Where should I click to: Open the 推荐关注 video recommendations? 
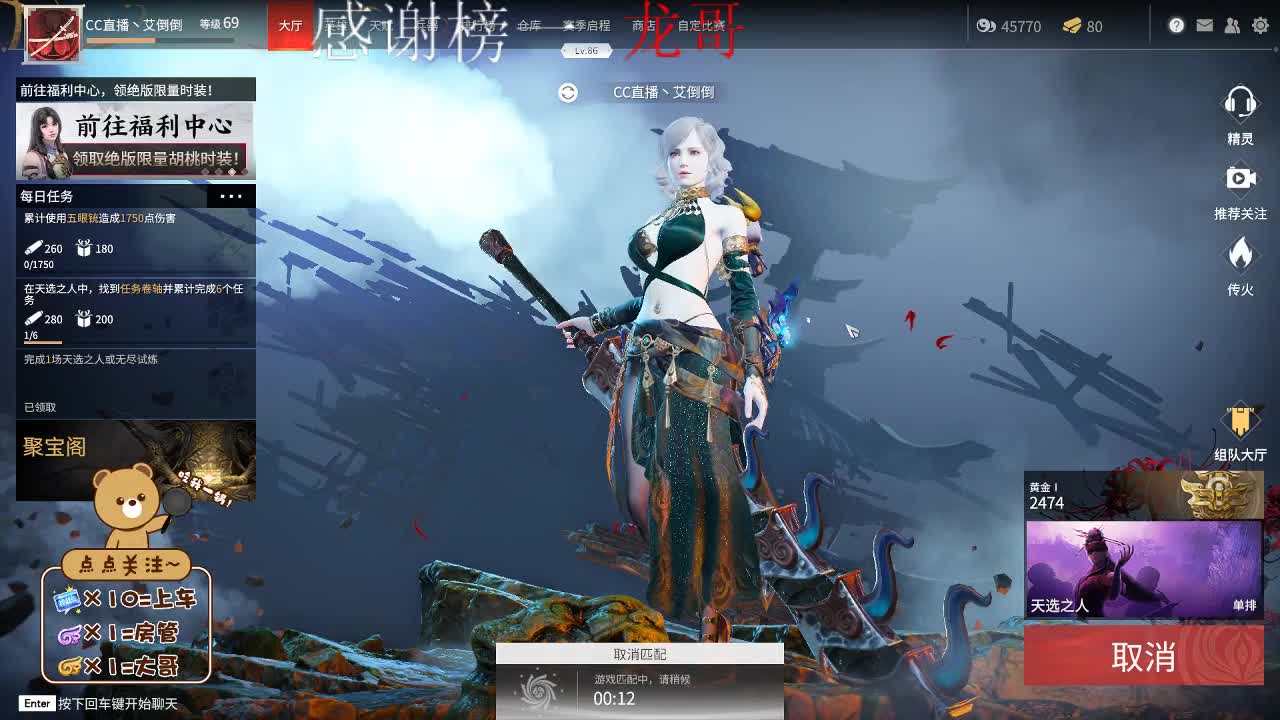pos(1241,185)
